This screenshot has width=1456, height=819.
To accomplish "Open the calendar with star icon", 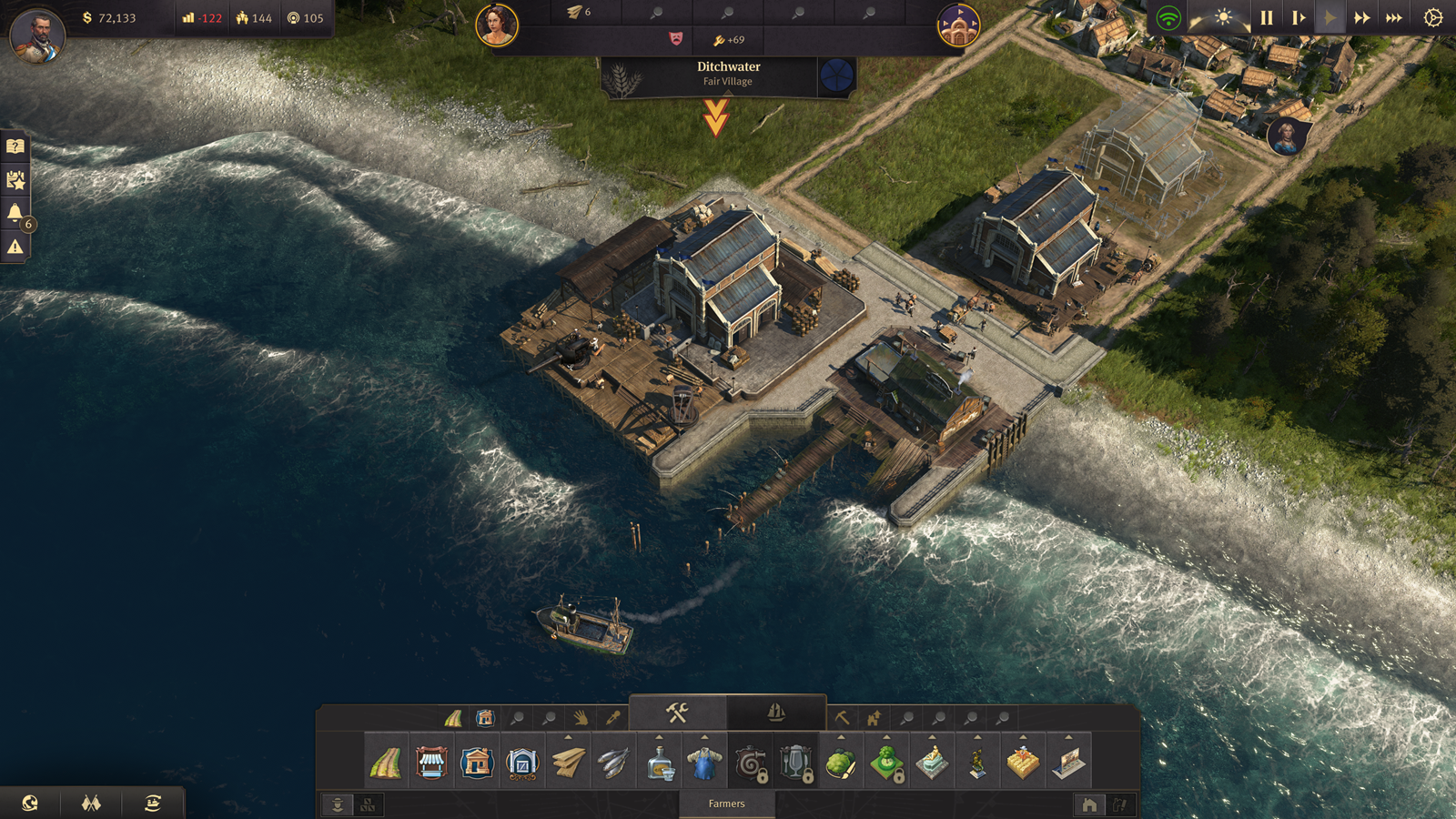I will tap(15, 180).
